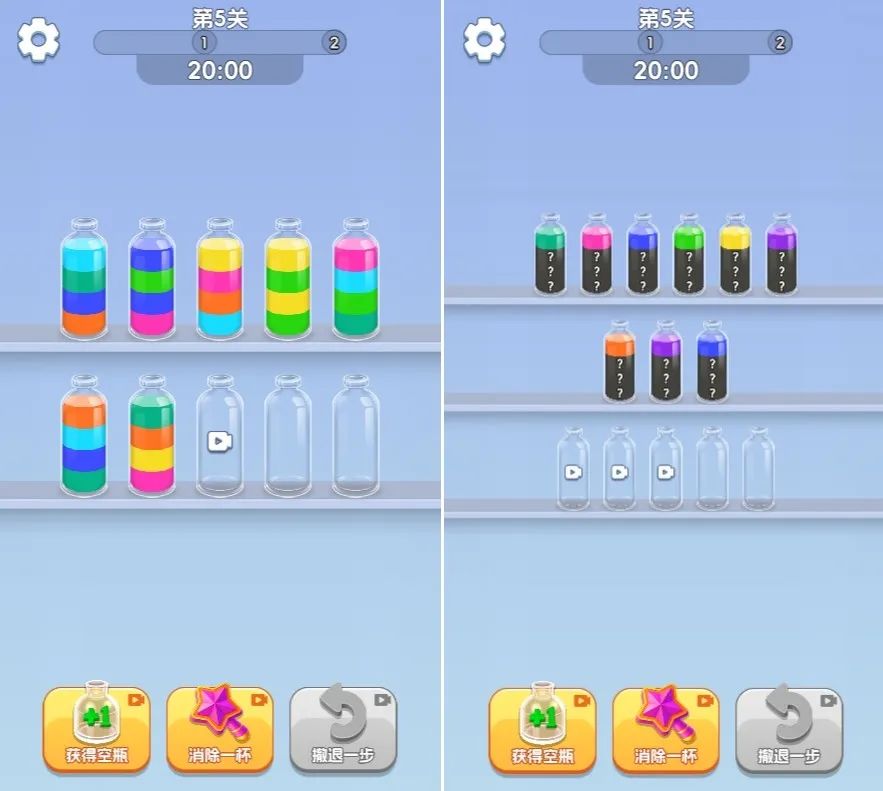Activate 消除一杯 on the mystery-bottle screen
Screen dimensions: 883x791
(x=665, y=729)
